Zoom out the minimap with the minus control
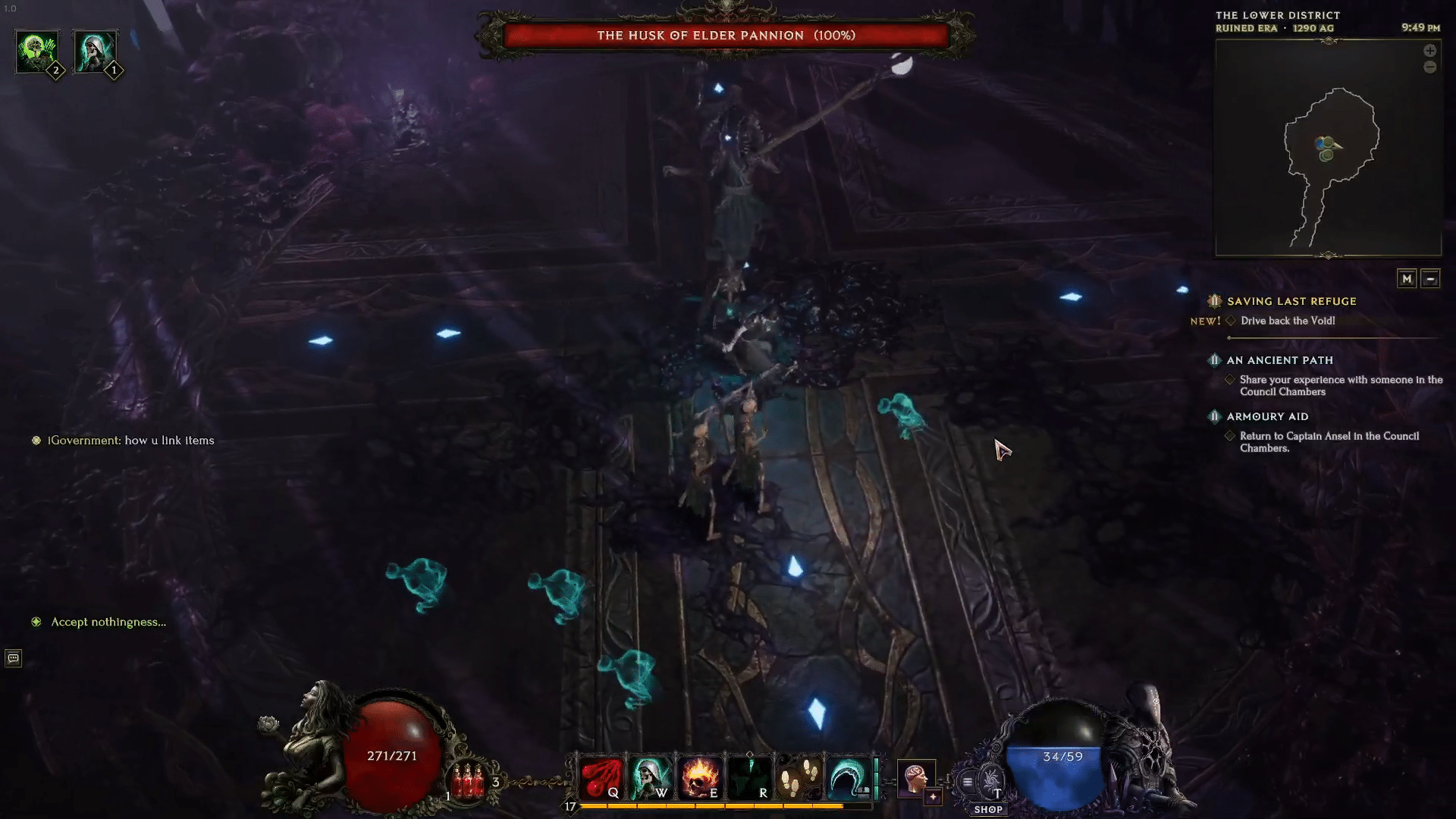 coord(1430,67)
